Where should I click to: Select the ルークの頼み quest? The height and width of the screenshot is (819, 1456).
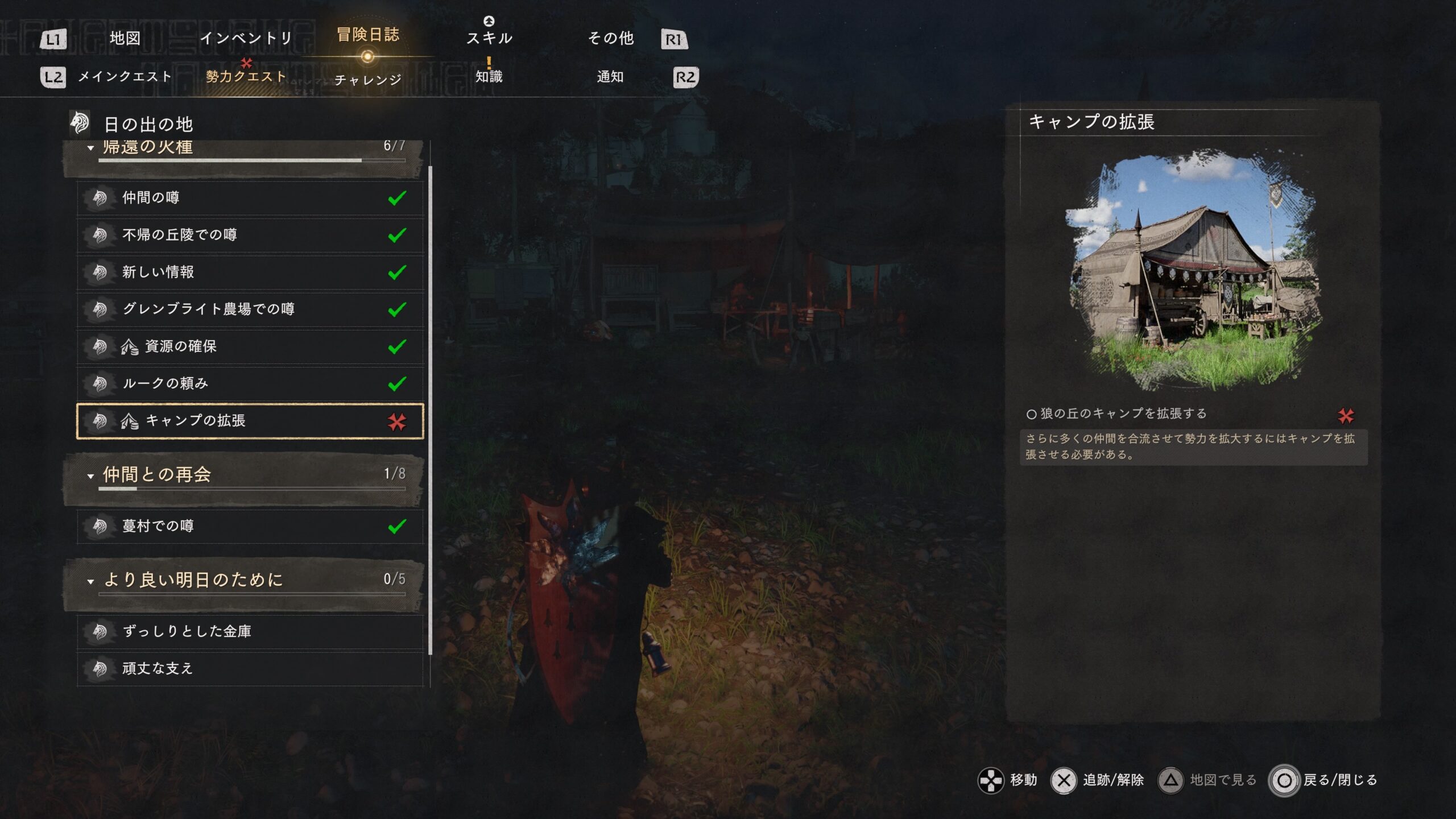pyautogui.click(x=250, y=383)
